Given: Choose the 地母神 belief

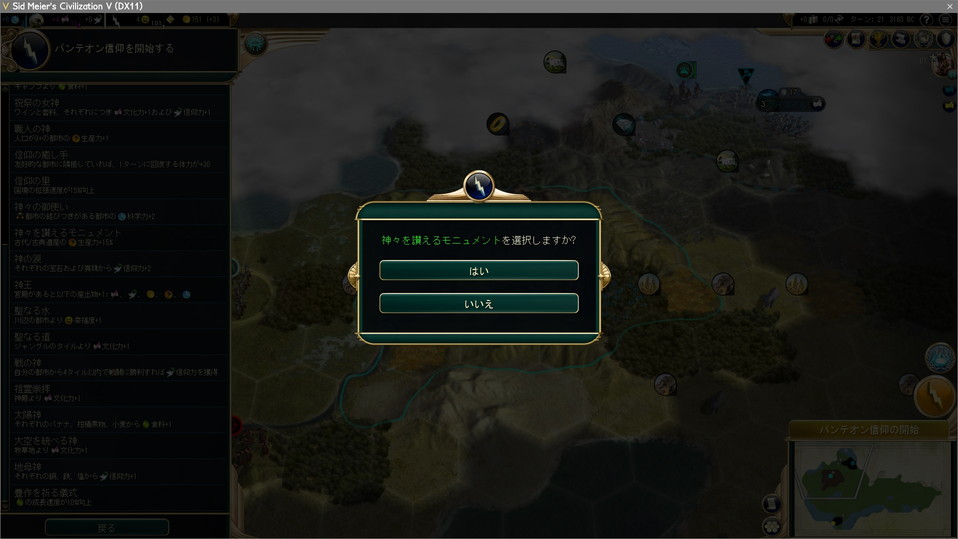Looking at the screenshot, I should tap(117, 472).
